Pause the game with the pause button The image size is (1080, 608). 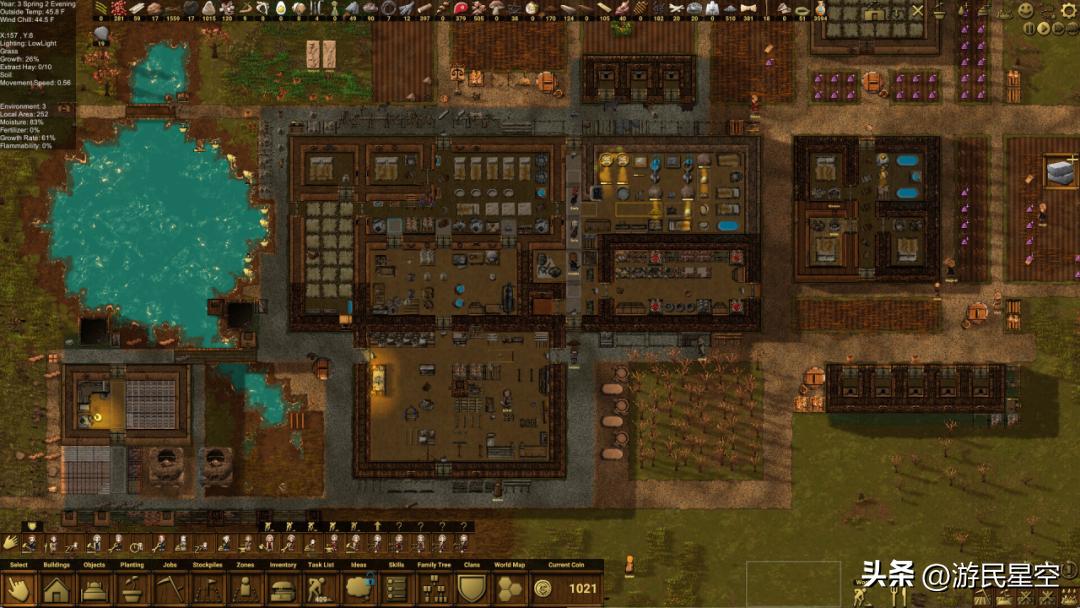point(1029,29)
